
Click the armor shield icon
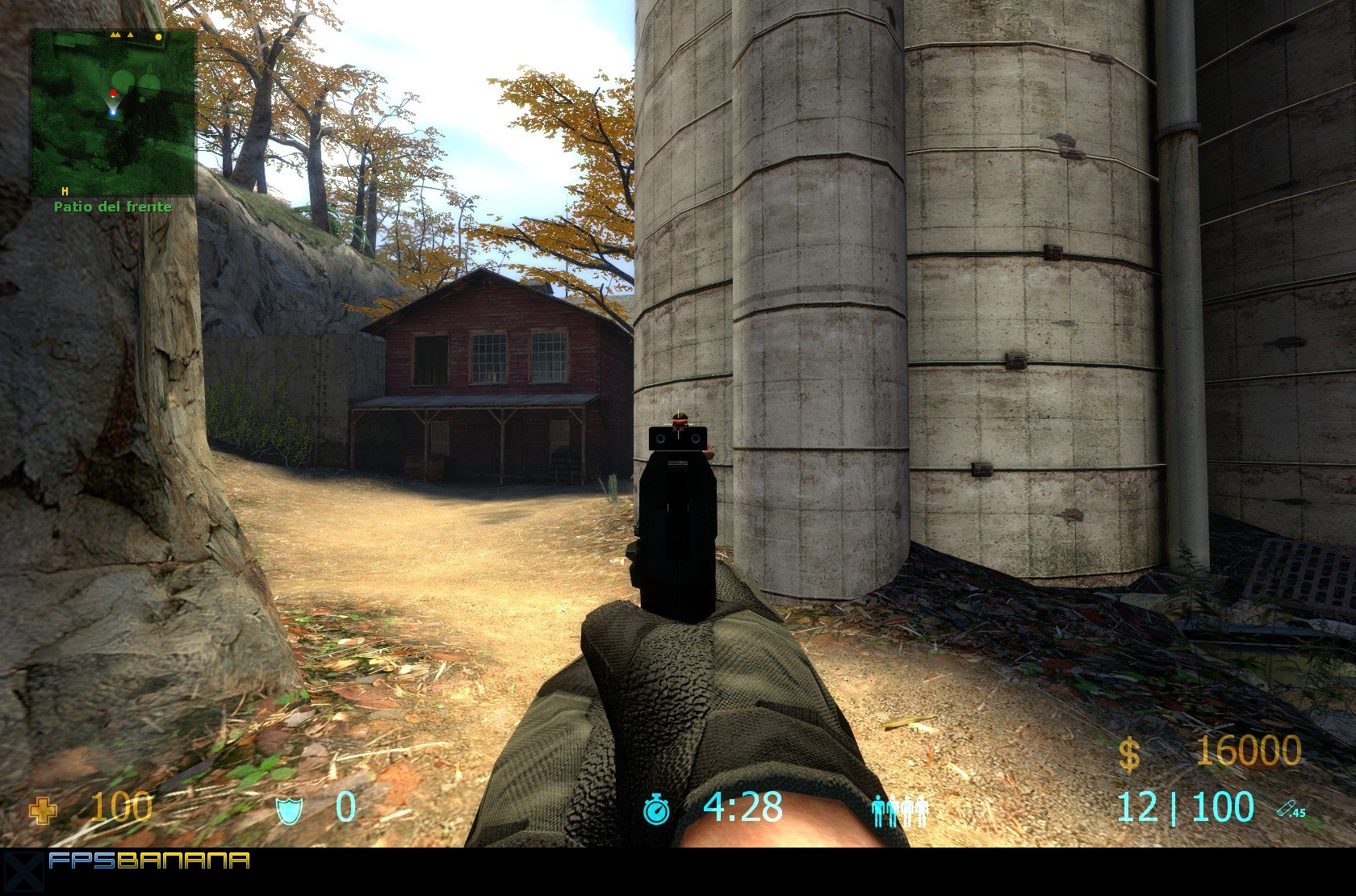(x=288, y=810)
